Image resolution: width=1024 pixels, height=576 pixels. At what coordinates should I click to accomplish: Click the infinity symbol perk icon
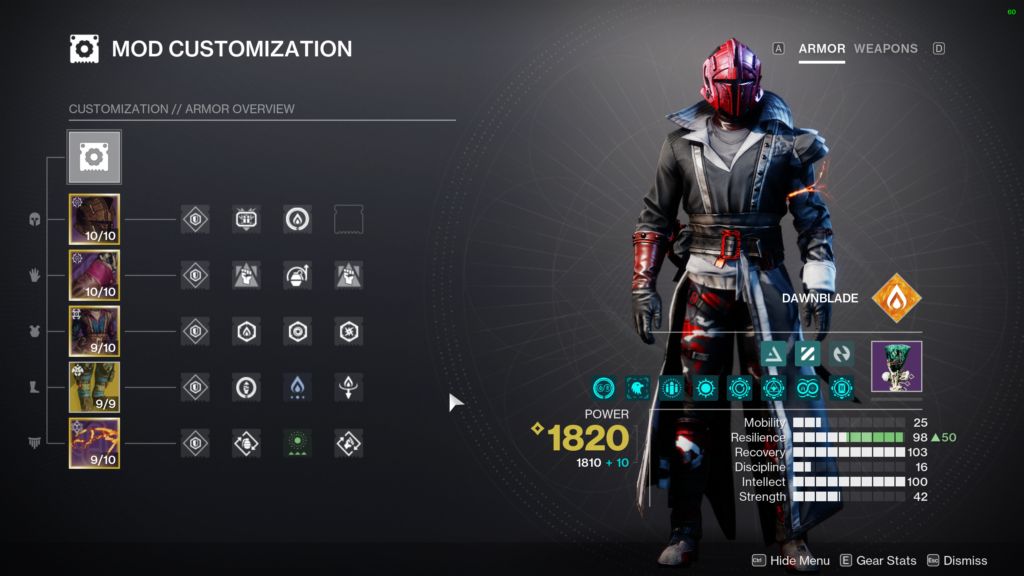808,388
